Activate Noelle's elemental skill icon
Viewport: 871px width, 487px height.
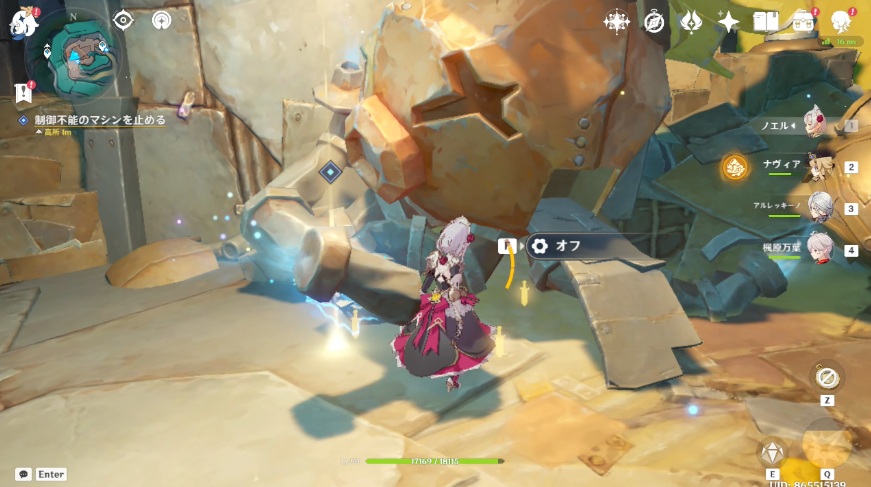click(x=772, y=451)
